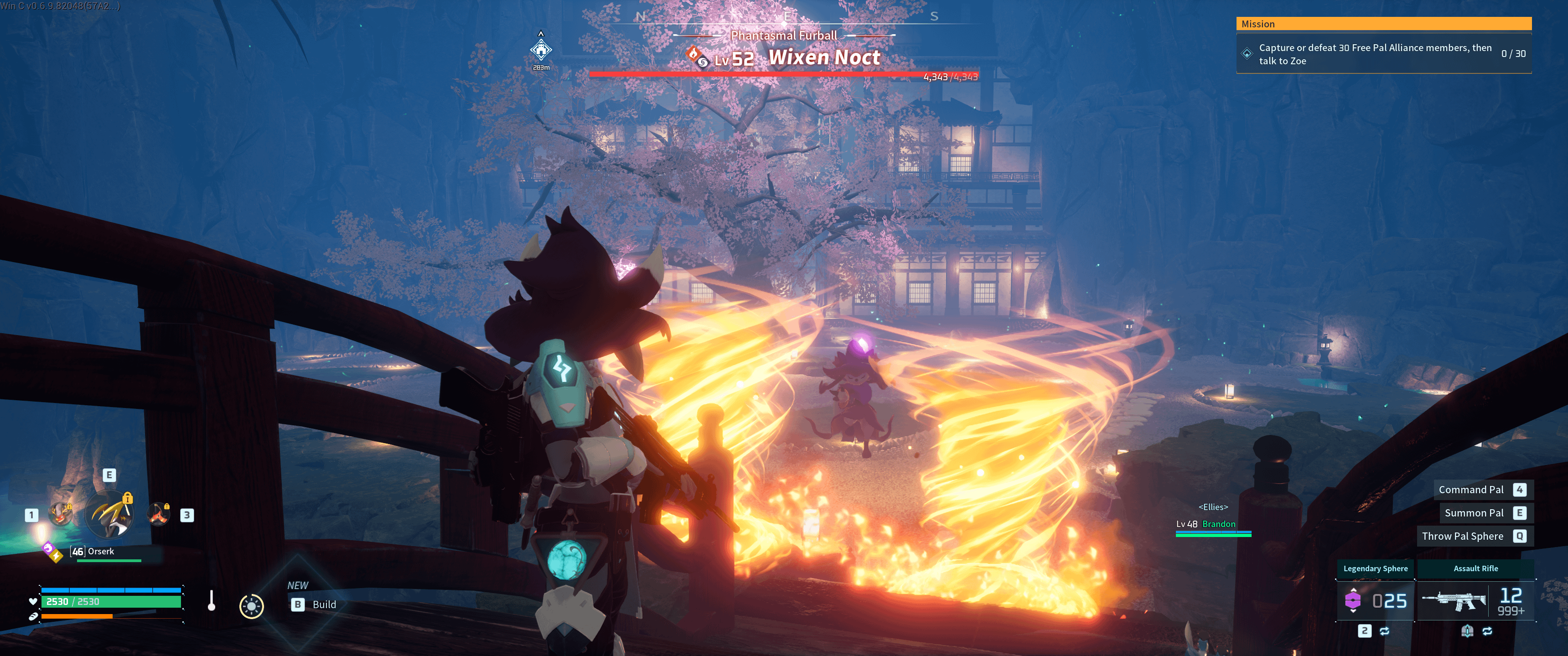Click the base waypoint marker on the compass
Image resolution: width=1568 pixels, height=656 pixels.
(540, 50)
